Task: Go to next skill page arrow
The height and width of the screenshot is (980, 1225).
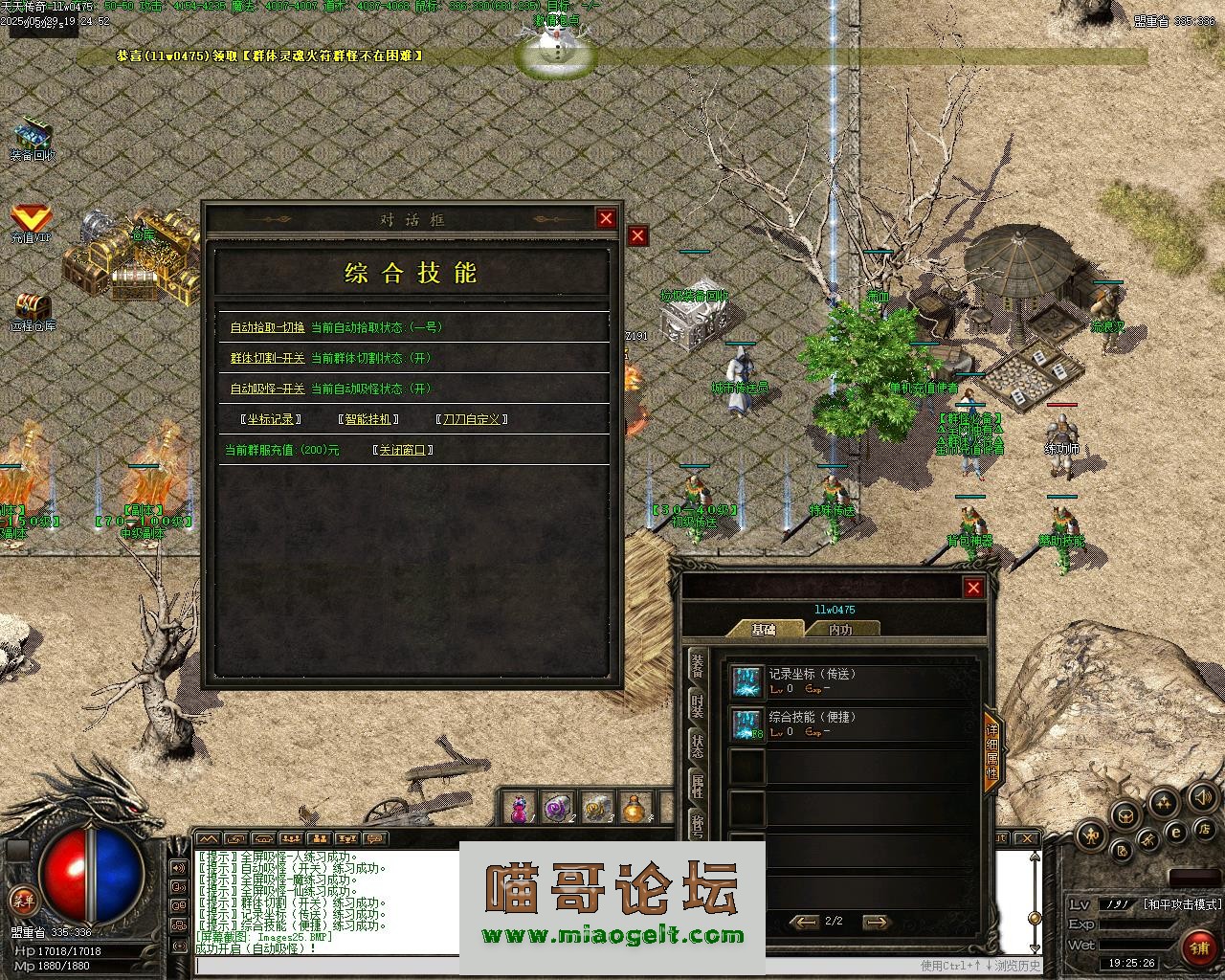Action: coord(876,922)
